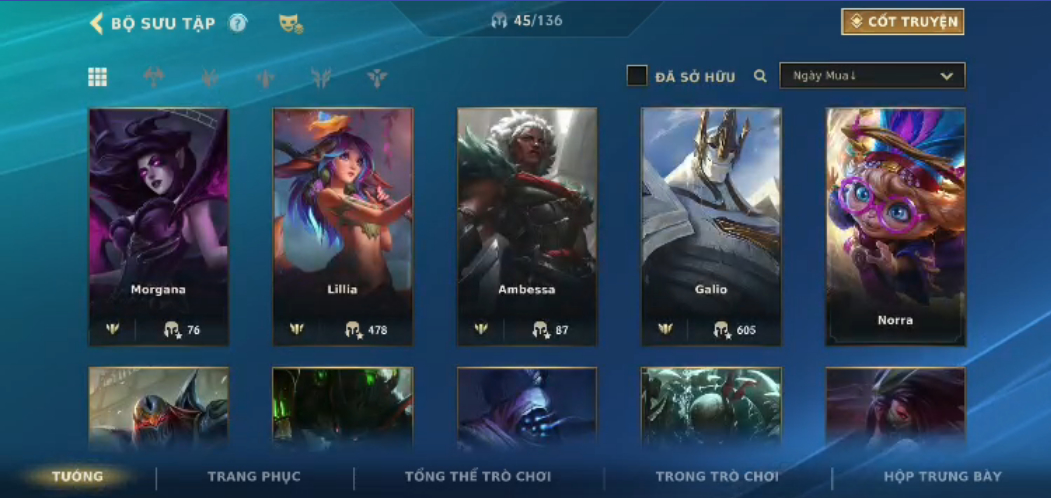This screenshot has width=1051, height=498.
Task: Open the Cốt Truyện button
Action: (x=902, y=22)
